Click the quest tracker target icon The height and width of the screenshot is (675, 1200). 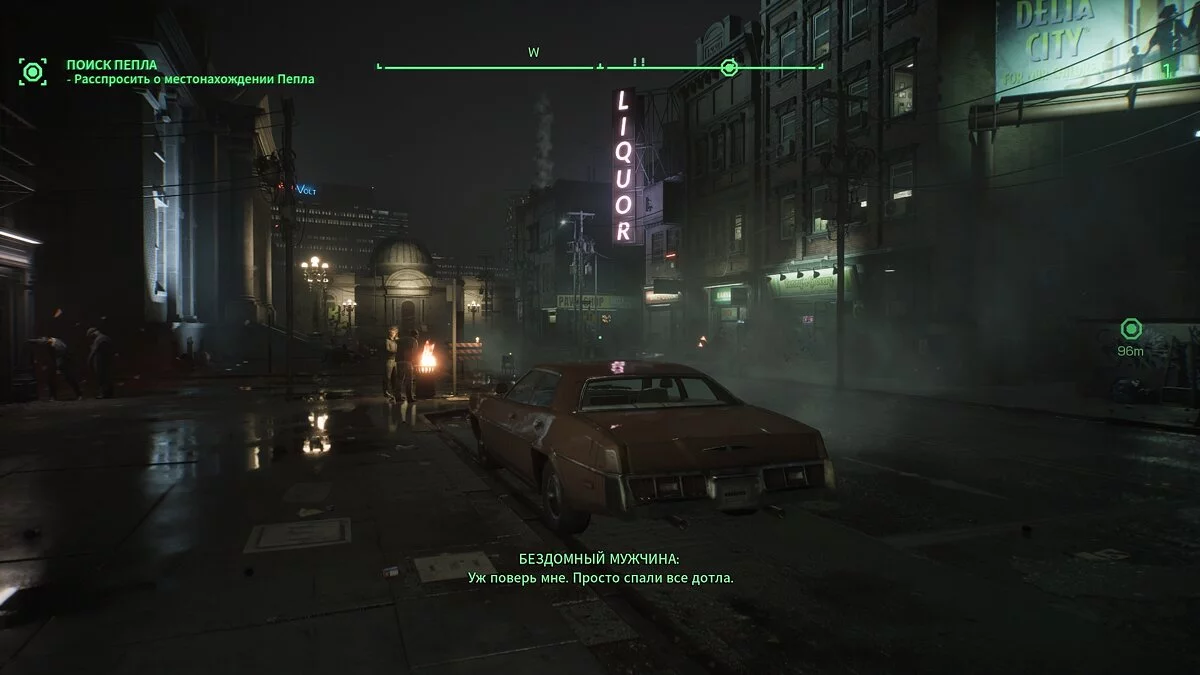[x=33, y=71]
